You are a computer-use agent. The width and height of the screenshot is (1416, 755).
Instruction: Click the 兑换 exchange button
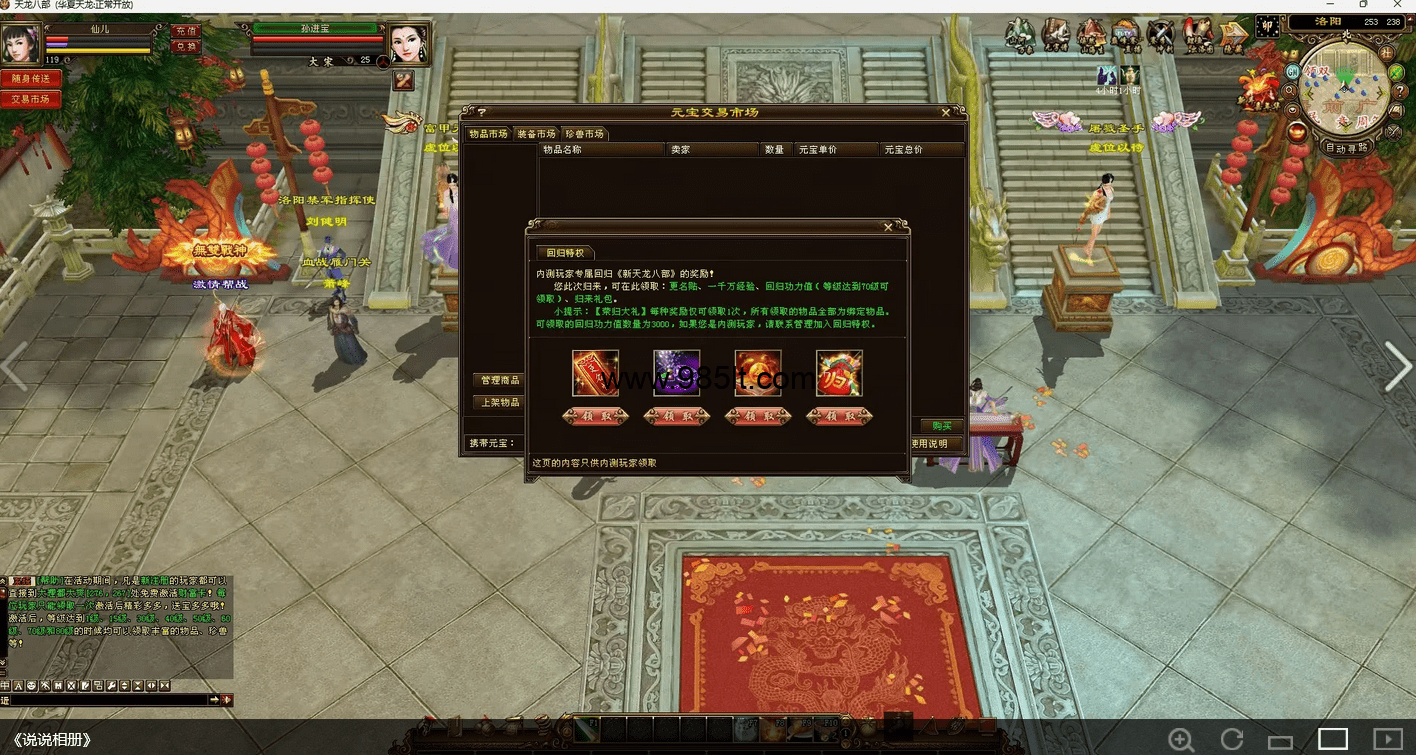pos(186,46)
